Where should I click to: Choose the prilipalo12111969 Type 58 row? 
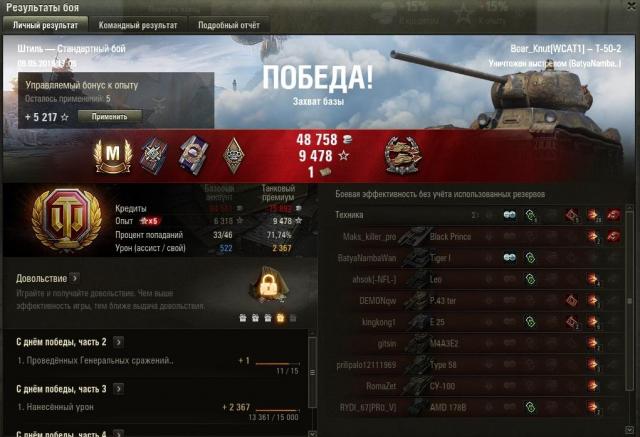pos(480,365)
